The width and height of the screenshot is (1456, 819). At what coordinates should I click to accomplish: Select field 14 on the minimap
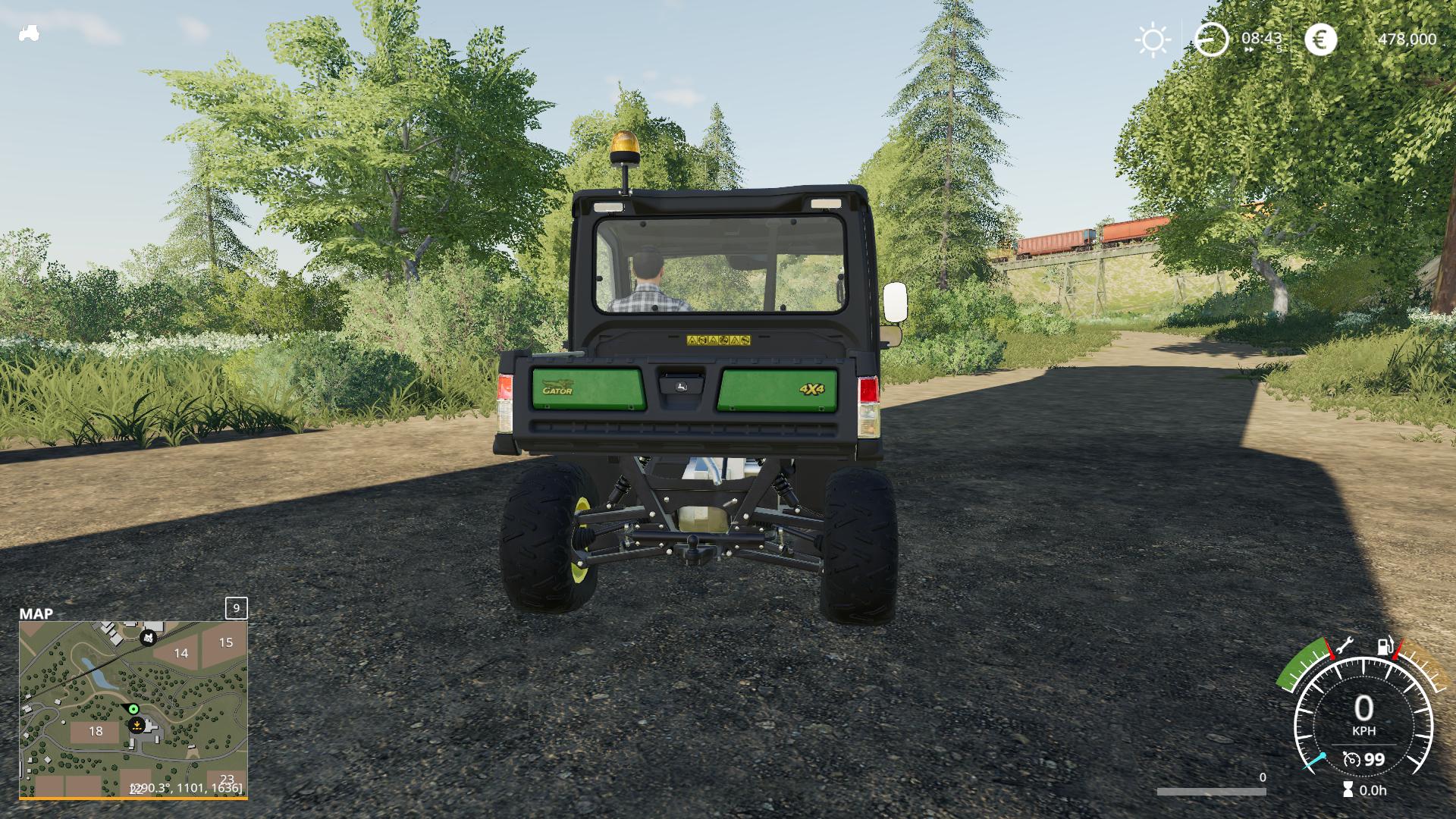[x=180, y=653]
